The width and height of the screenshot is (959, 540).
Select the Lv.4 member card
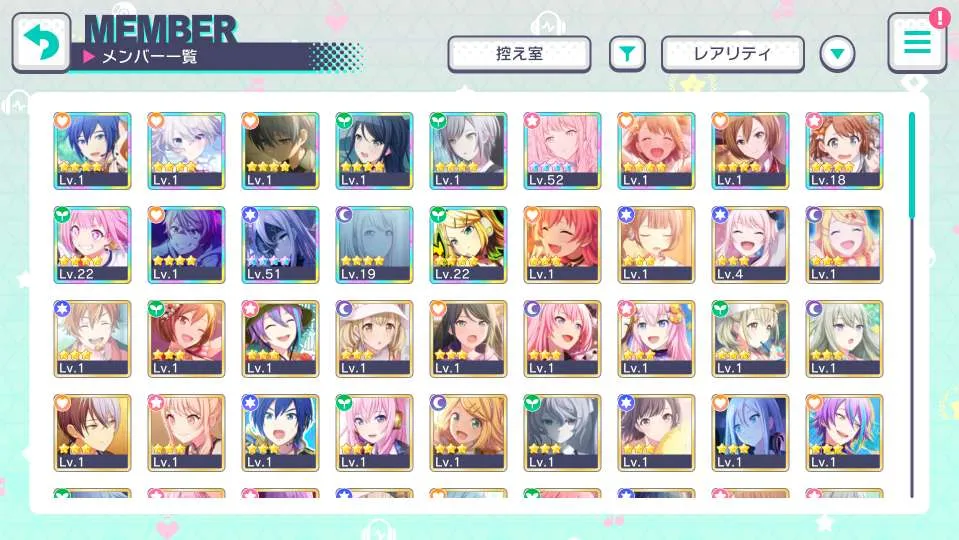click(x=750, y=244)
